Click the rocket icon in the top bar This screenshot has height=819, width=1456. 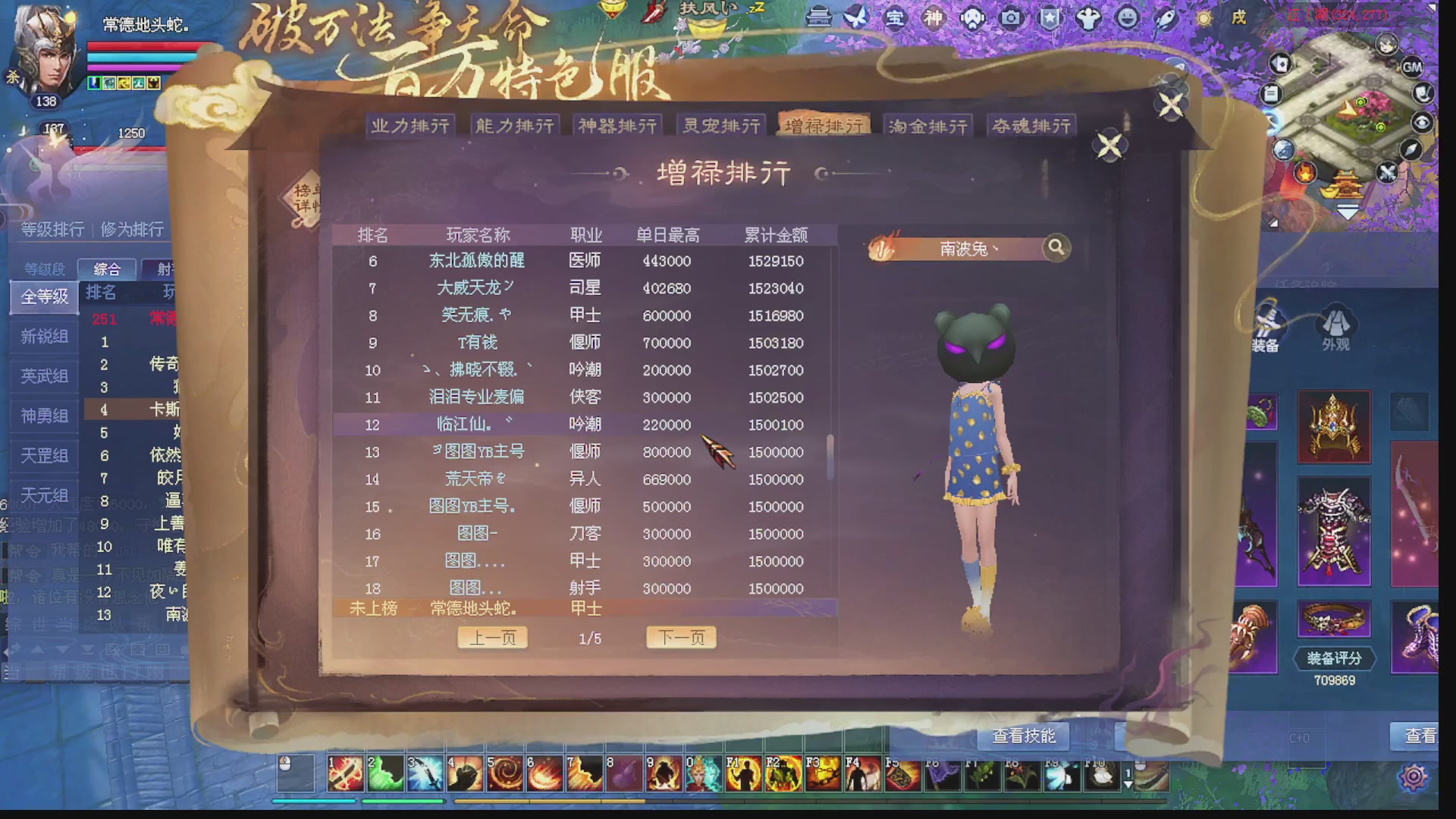pyautogui.click(x=1166, y=19)
